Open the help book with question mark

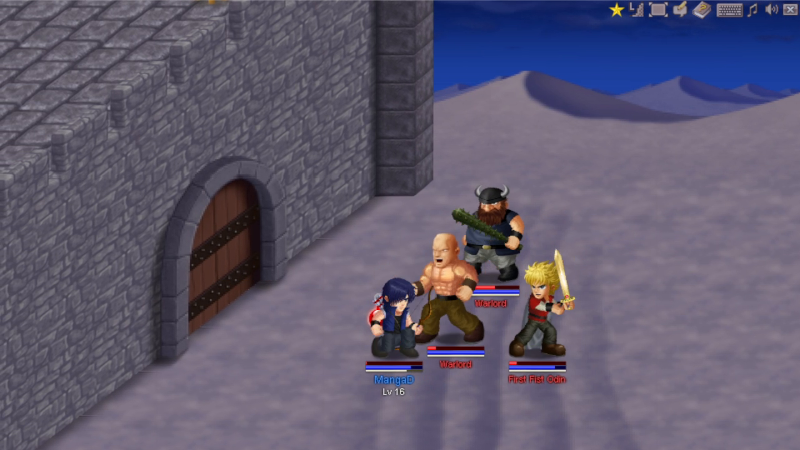702,10
